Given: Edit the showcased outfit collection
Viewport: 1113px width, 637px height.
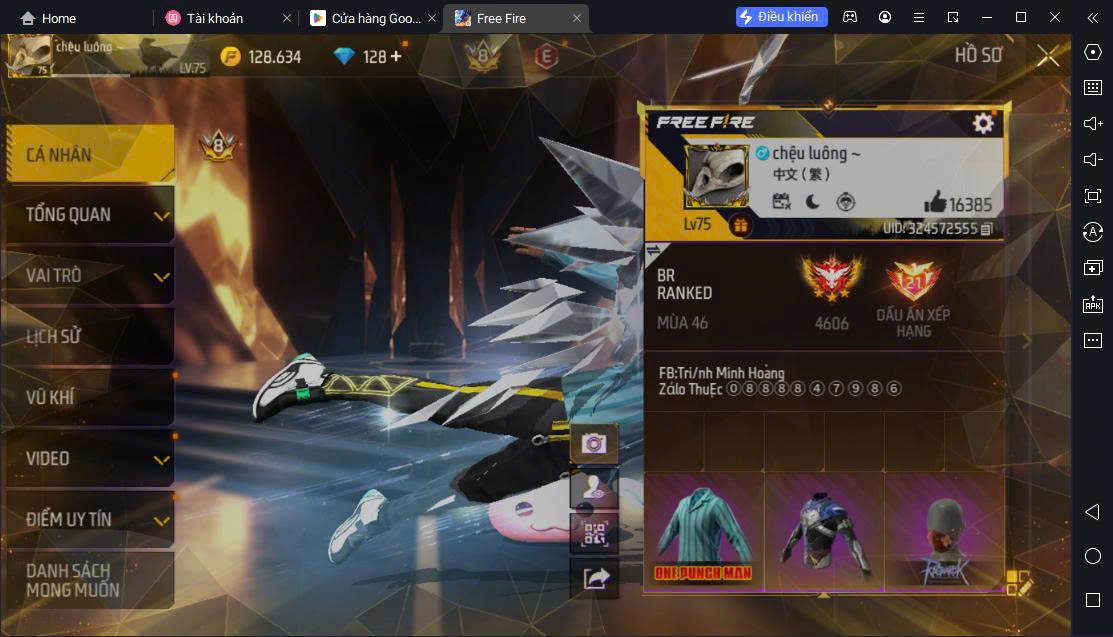Looking at the screenshot, I should coord(1018,582).
